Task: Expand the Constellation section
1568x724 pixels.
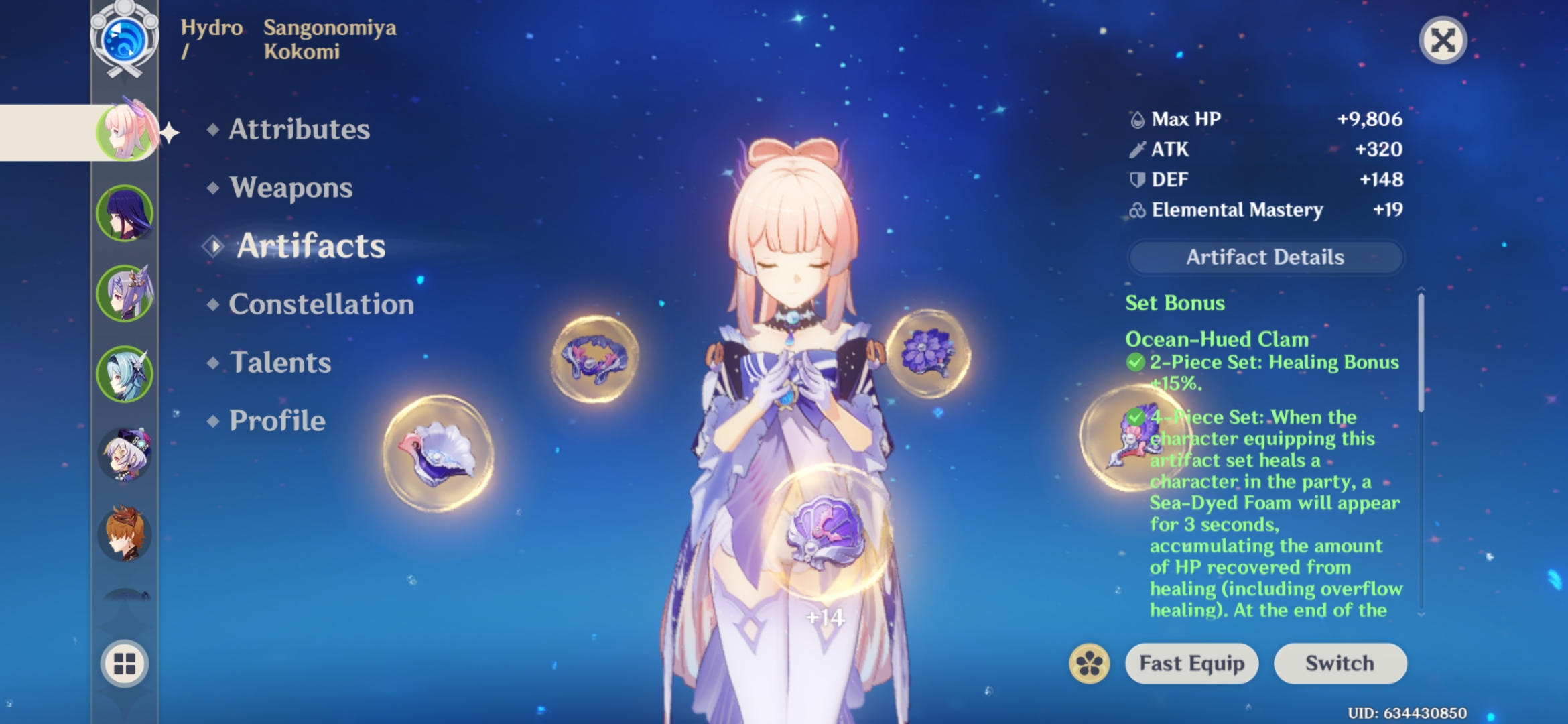Action: [x=320, y=305]
